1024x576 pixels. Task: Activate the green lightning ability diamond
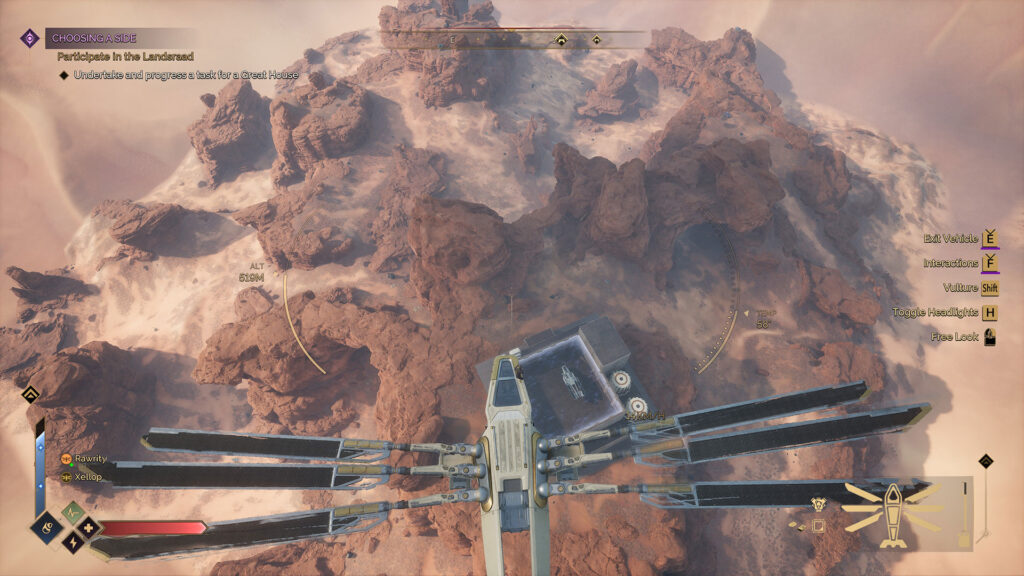(x=71, y=511)
